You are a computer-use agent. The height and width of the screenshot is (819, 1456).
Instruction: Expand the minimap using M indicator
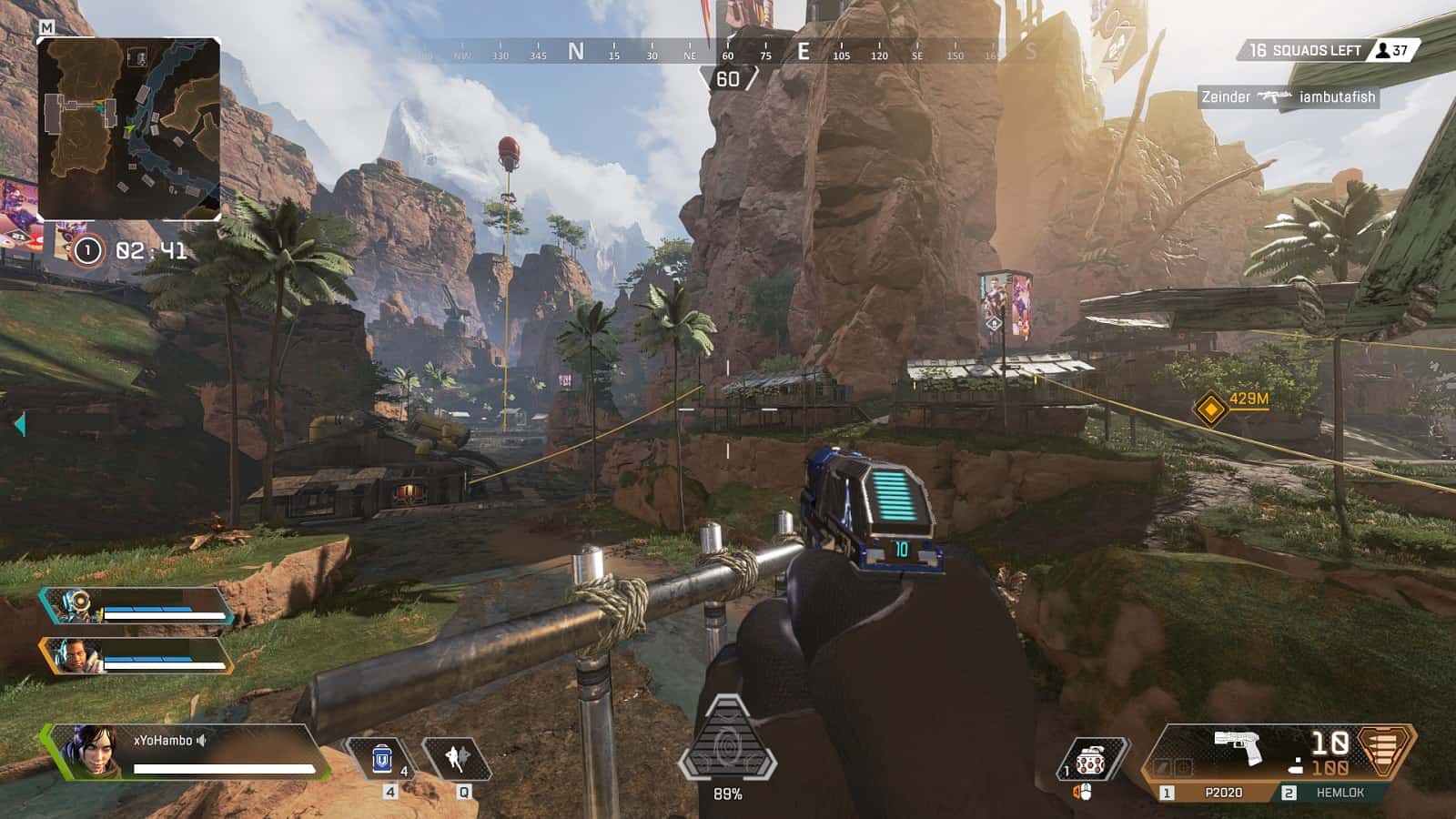(x=47, y=28)
